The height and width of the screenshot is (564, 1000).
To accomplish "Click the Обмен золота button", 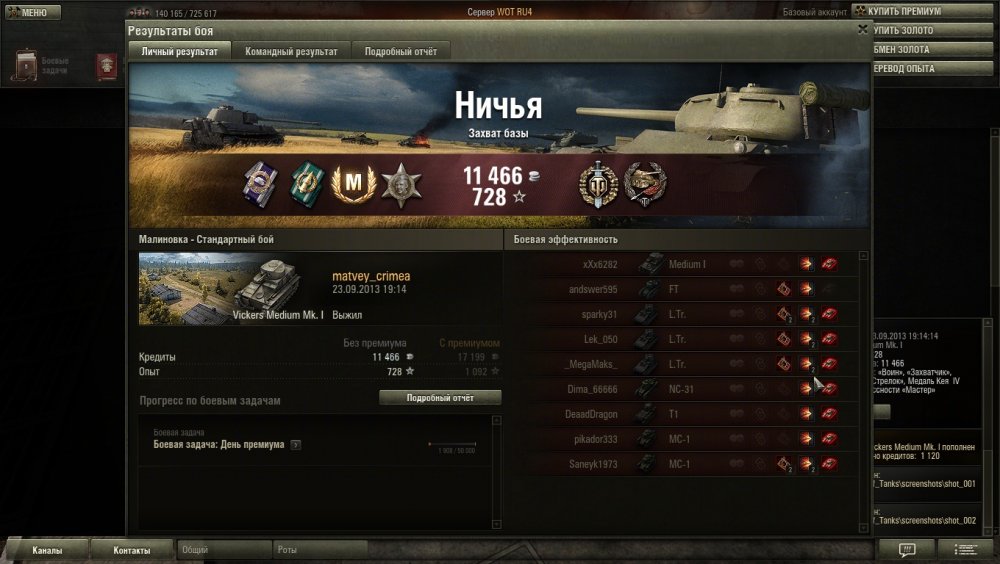I will [925, 49].
